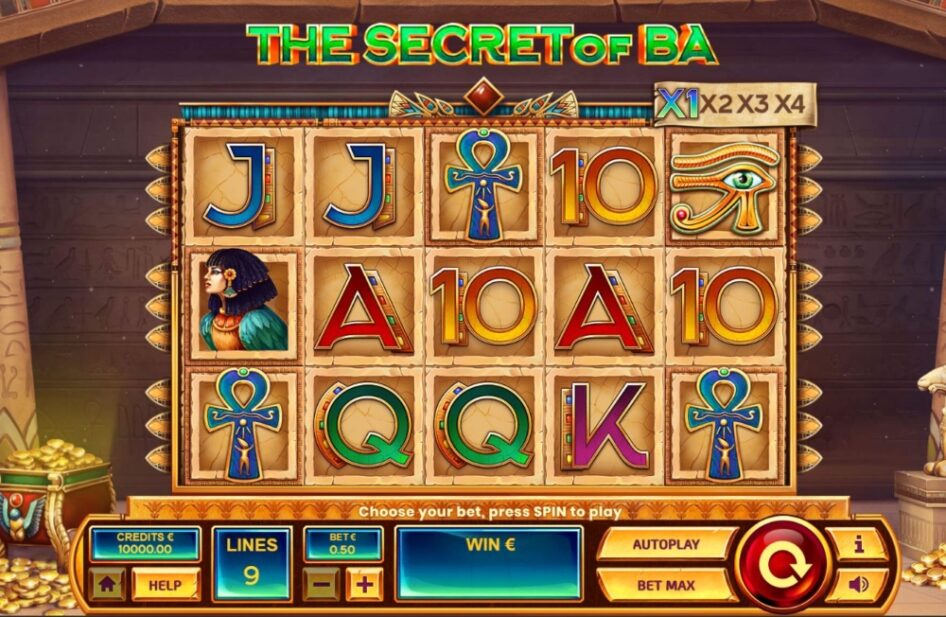The width and height of the screenshot is (946, 617).
Task: Increase the bet with the plus button
Action: click(364, 584)
